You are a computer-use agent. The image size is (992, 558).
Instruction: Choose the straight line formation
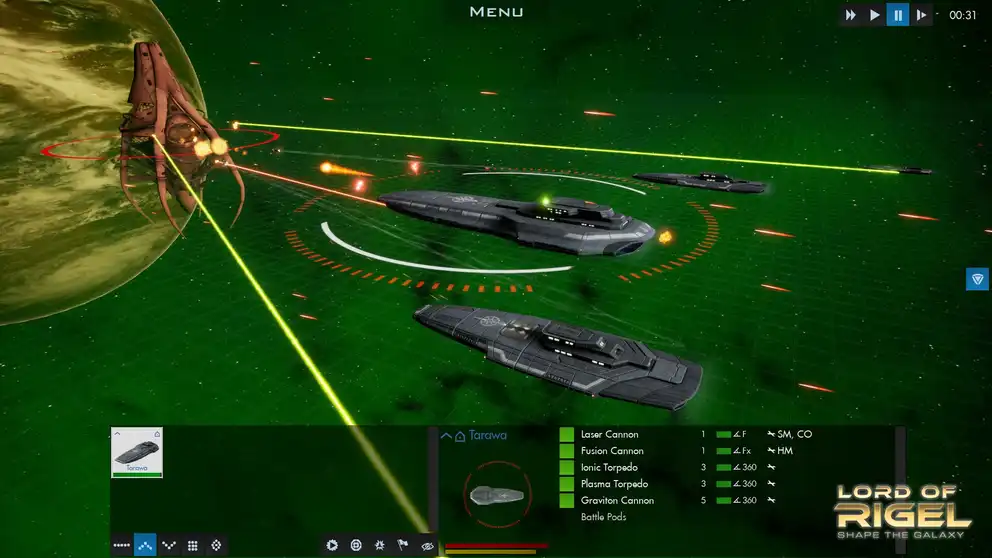point(121,545)
